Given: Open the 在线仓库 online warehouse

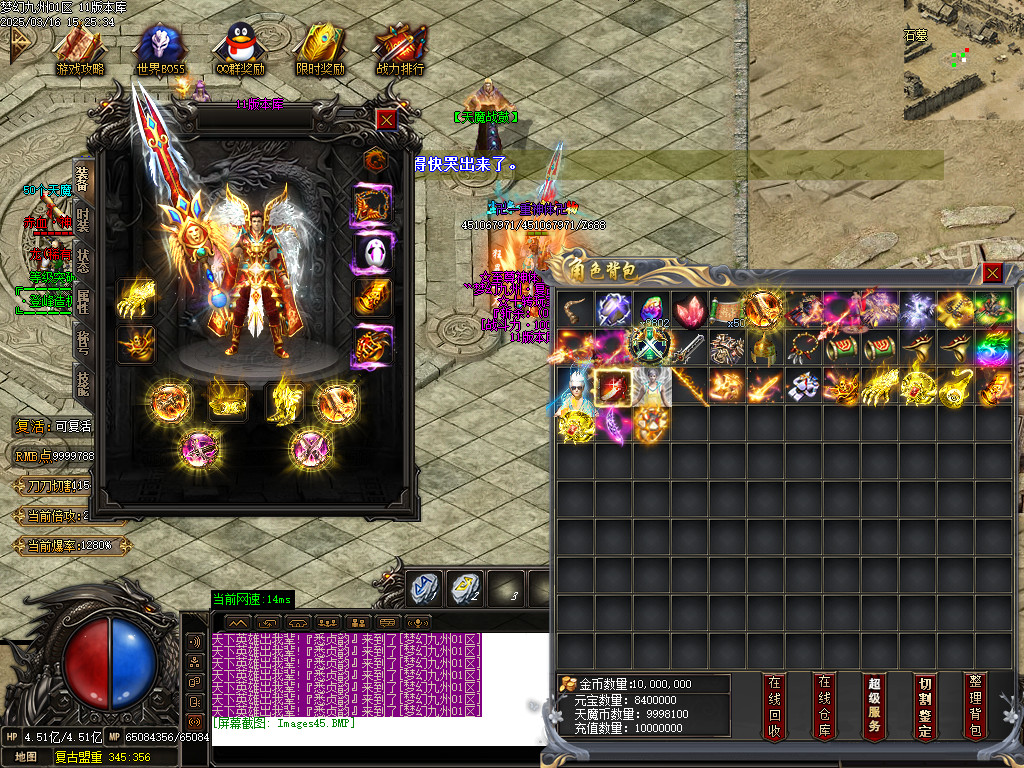Looking at the screenshot, I should [823, 706].
